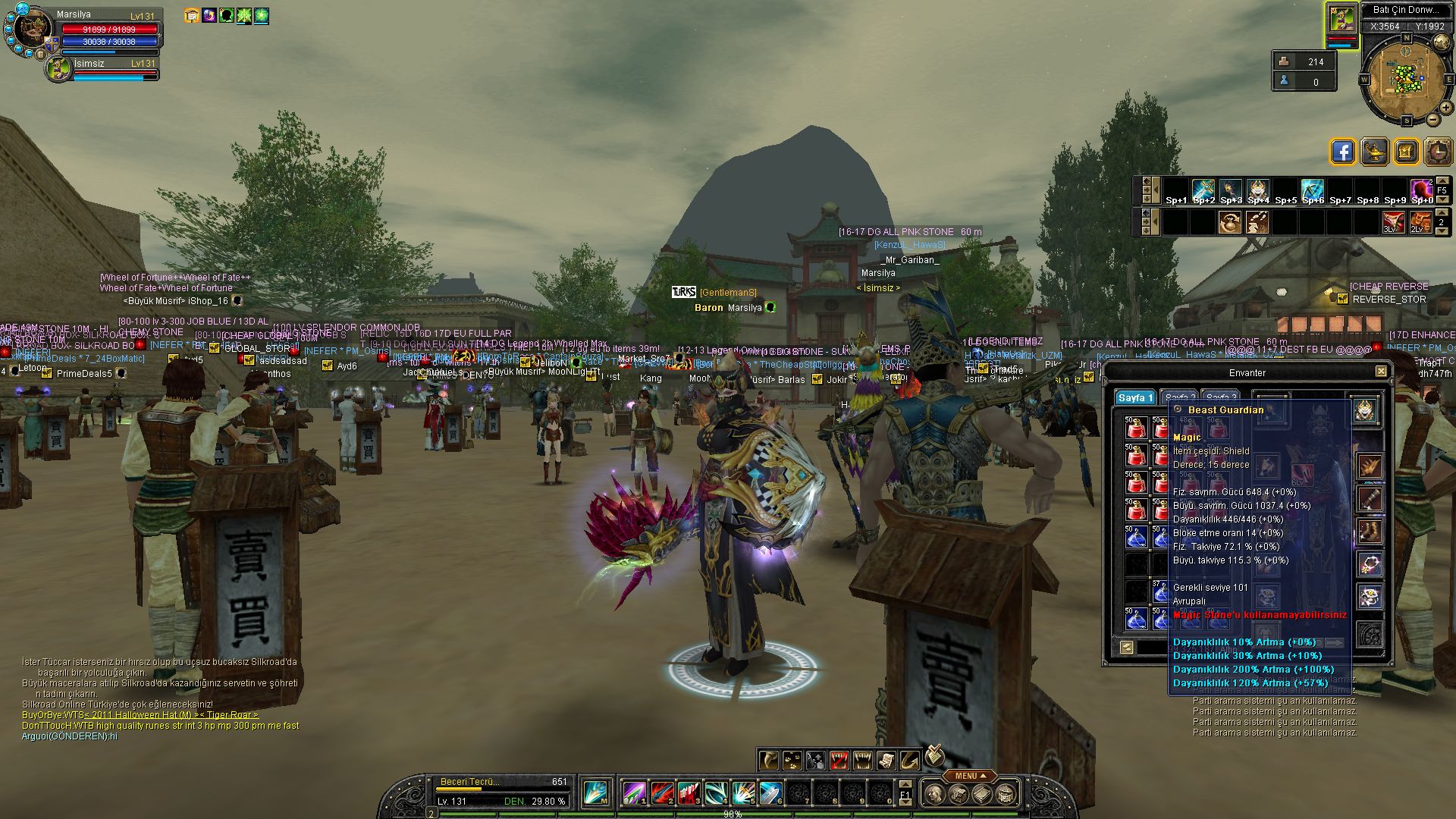Trigger the sword burst skill in slot 5
Screen dimensions: 1456x819
[x=743, y=793]
